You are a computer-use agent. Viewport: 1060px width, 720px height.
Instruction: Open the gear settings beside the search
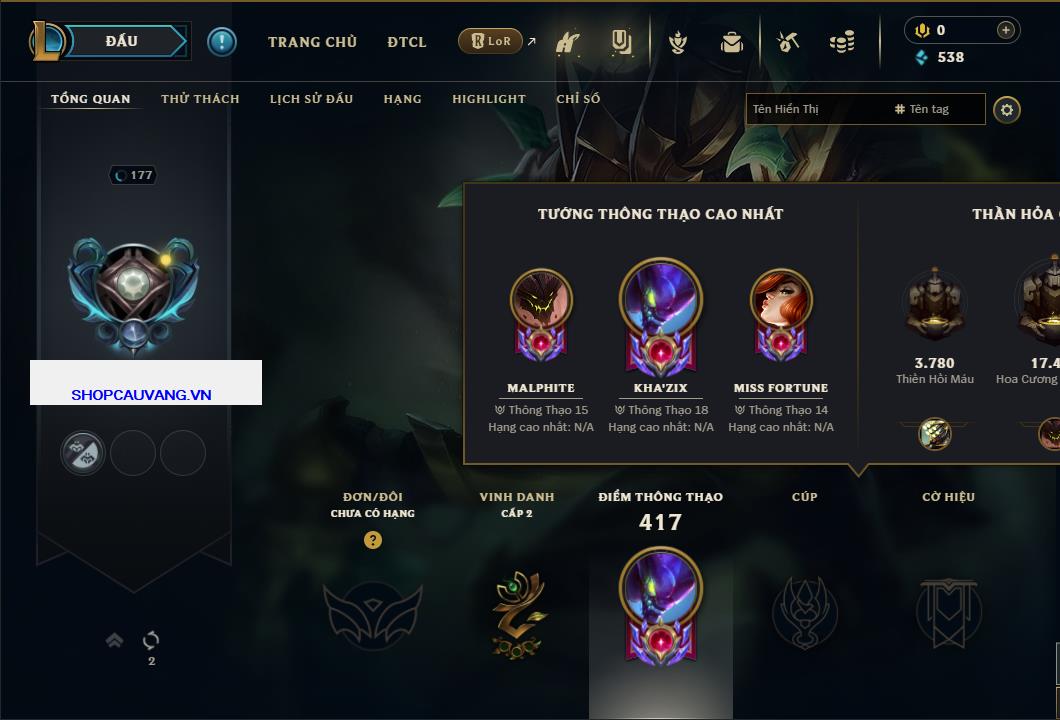point(1007,109)
